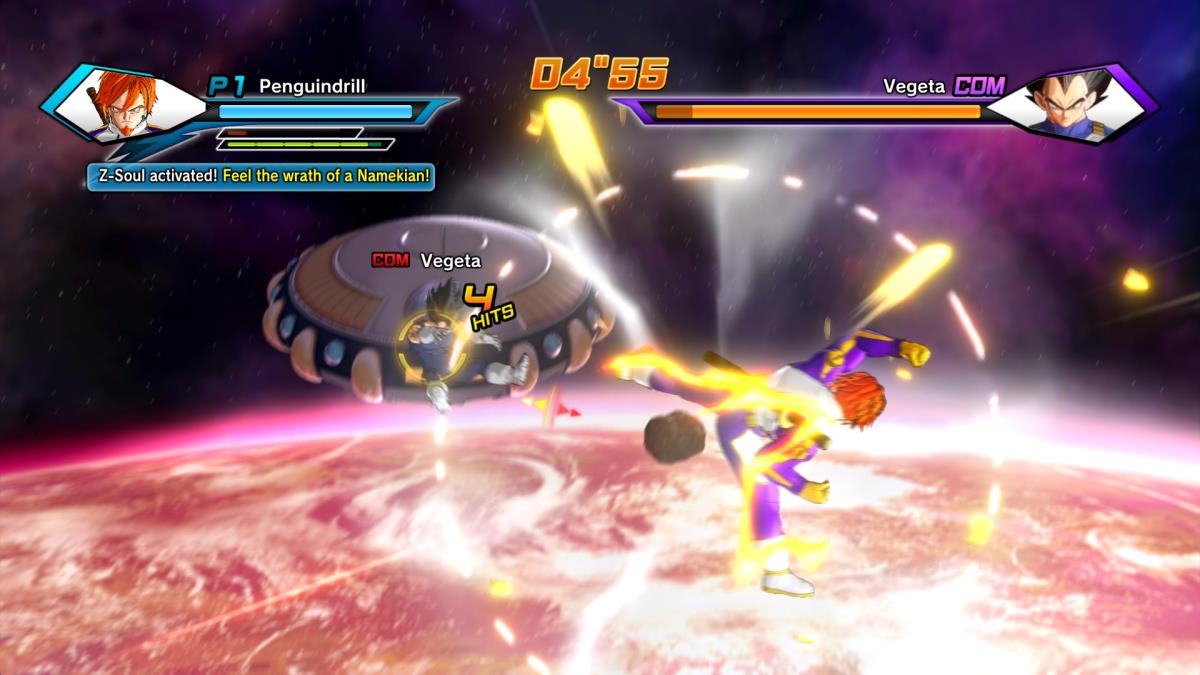Click the Z-Soul activated notification banner

(x=261, y=177)
